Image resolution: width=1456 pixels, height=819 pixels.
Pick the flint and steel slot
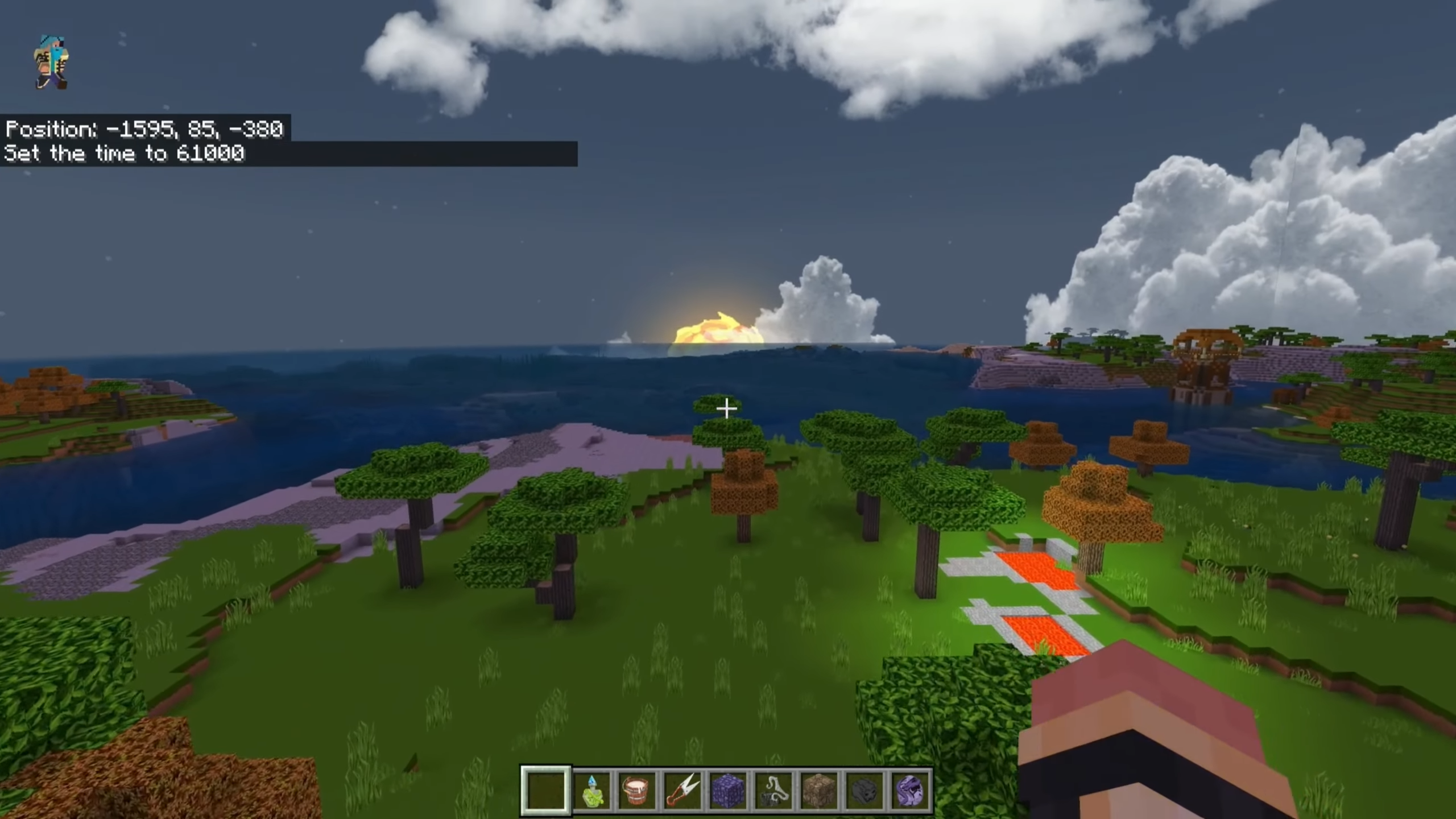coord(773,791)
